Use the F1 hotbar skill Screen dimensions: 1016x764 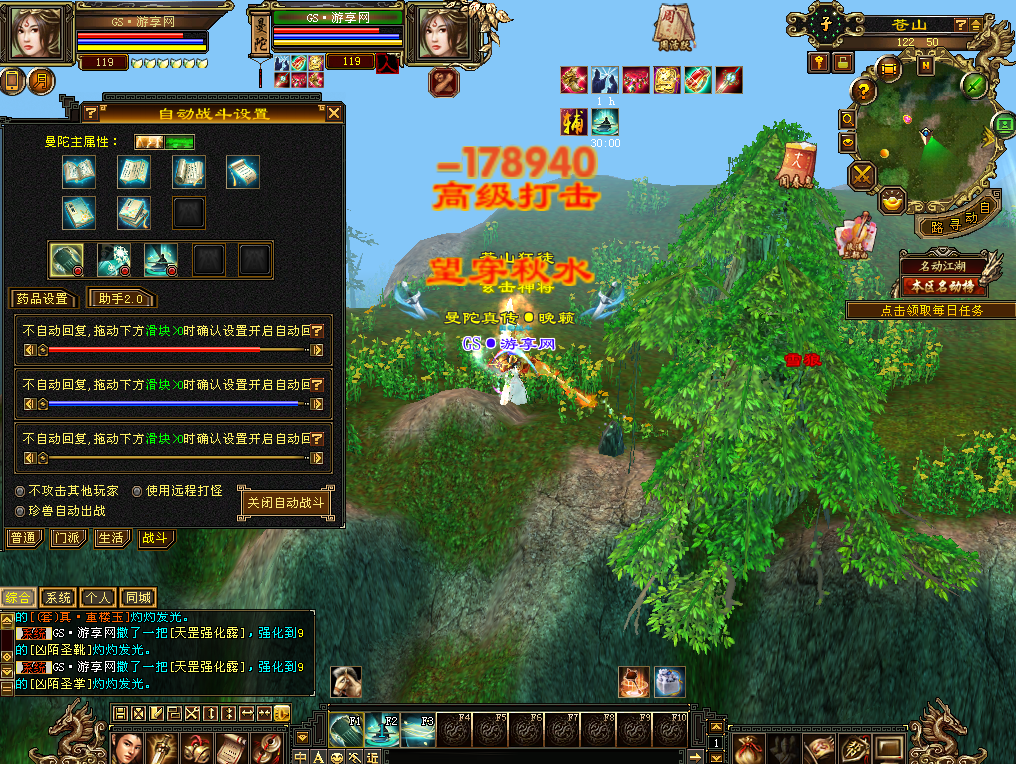[345, 731]
